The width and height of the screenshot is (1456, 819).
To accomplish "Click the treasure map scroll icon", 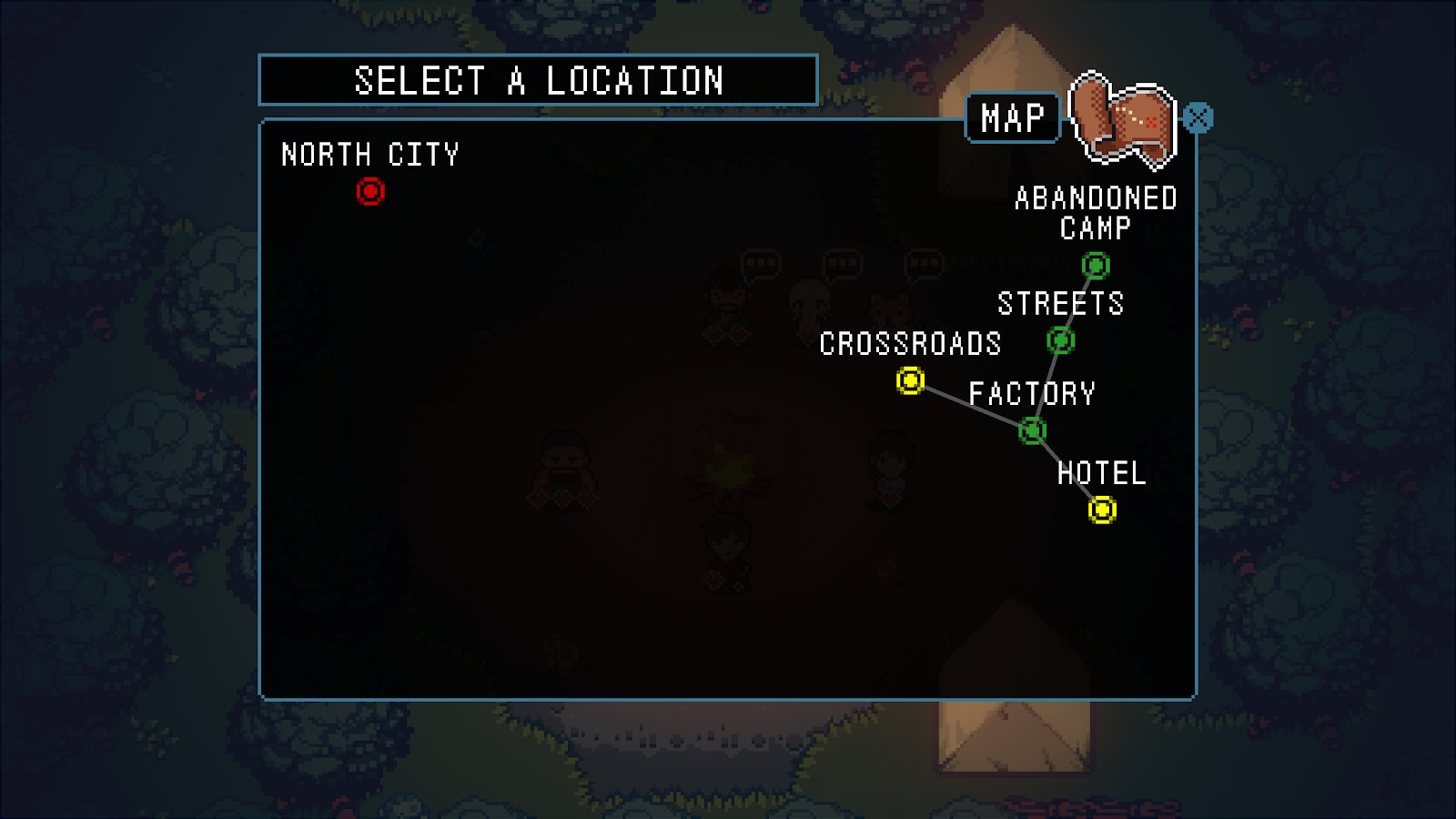I will point(1124,121).
